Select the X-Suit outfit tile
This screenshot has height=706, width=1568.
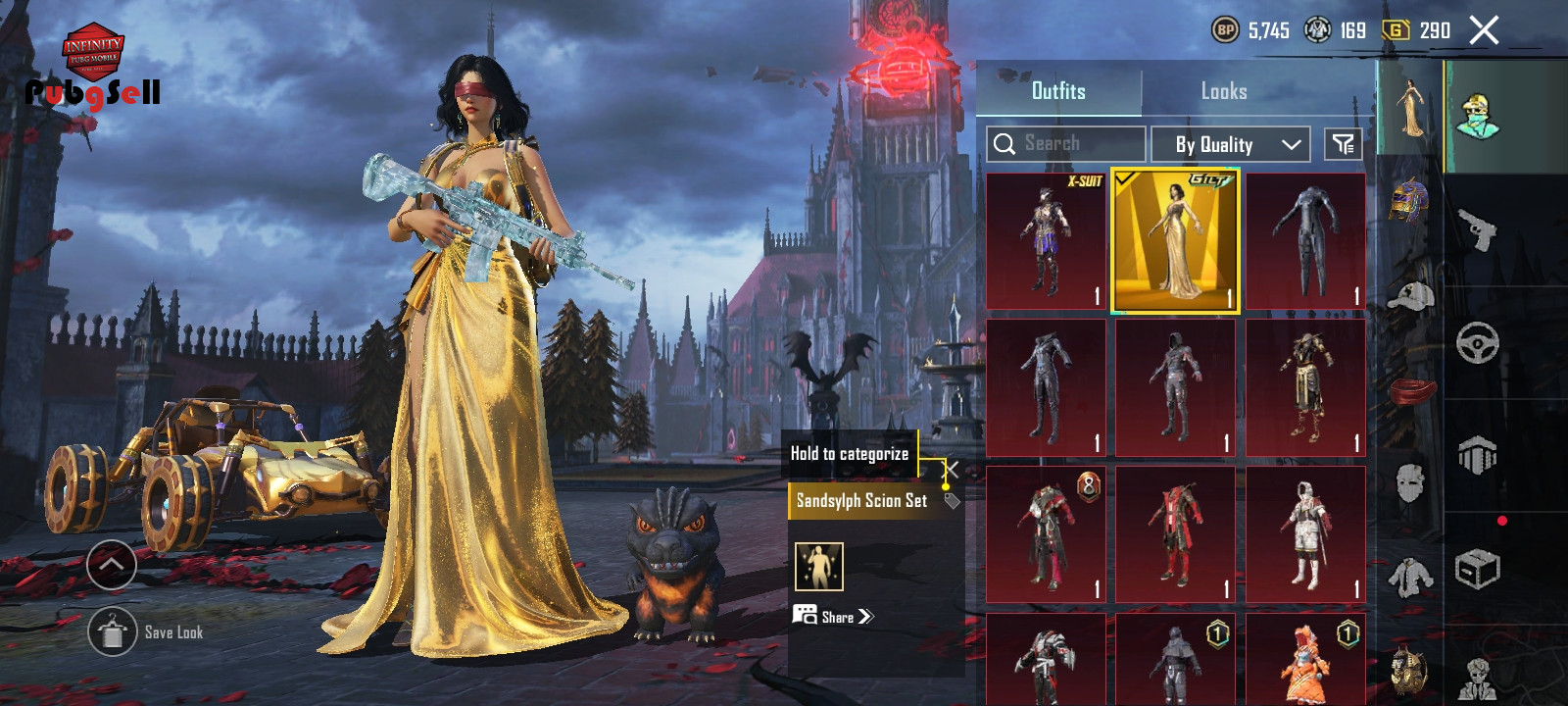[1046, 241]
